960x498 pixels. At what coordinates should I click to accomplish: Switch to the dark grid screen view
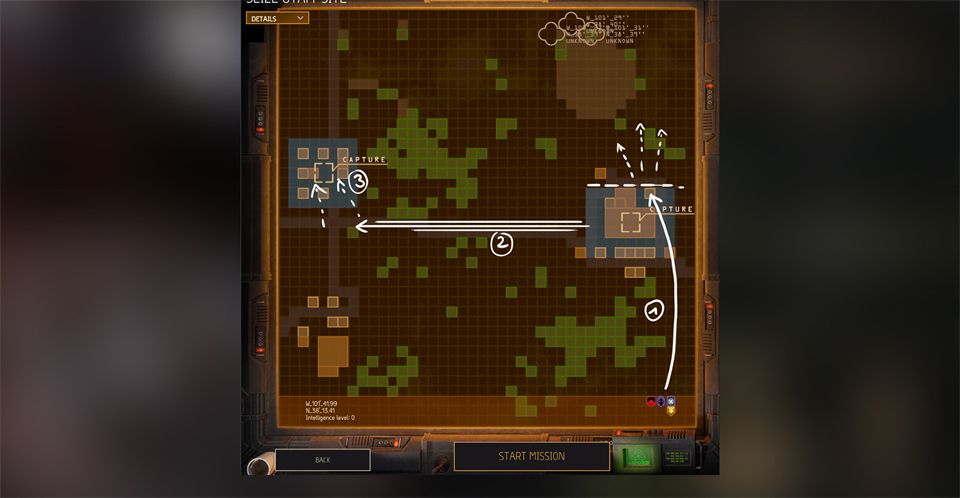click(x=677, y=457)
